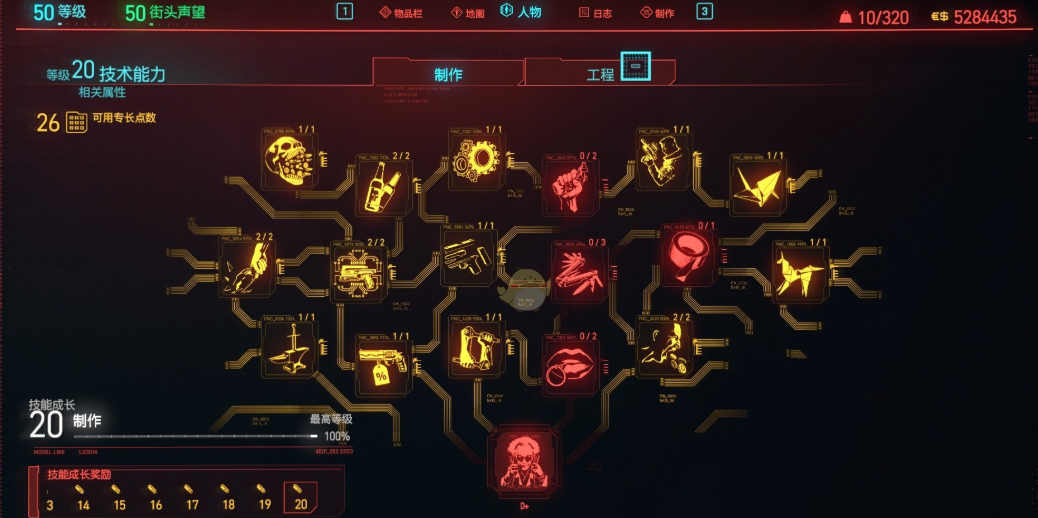
Task: Unlock the lips perk node
Action: 570,365
